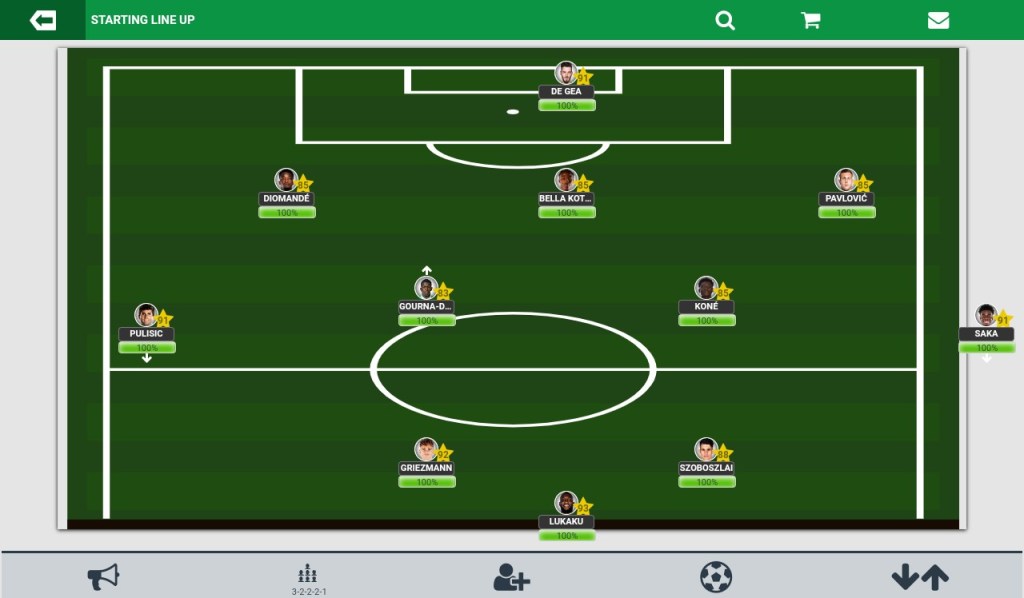Change the 3-2-2-2-1 formation
This screenshot has width=1024, height=598.
tap(308, 578)
